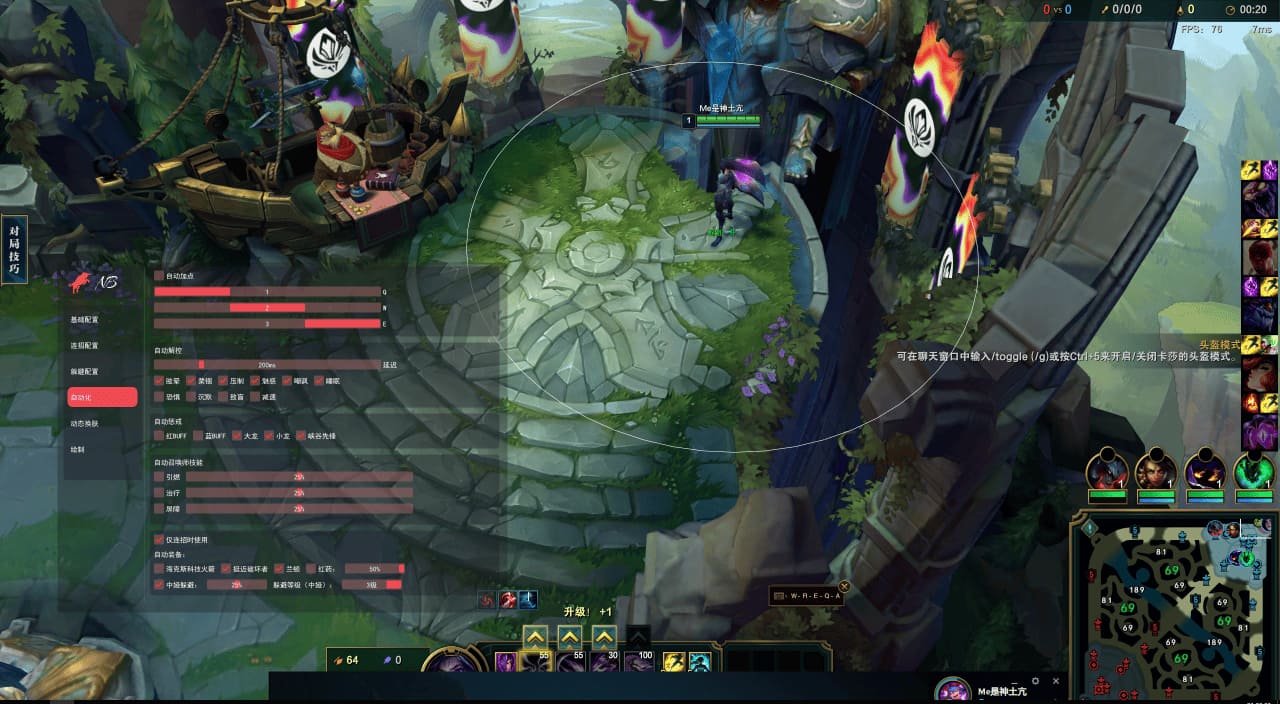
Task: Open the 动态换肤 section
Action: pyautogui.click(x=85, y=423)
